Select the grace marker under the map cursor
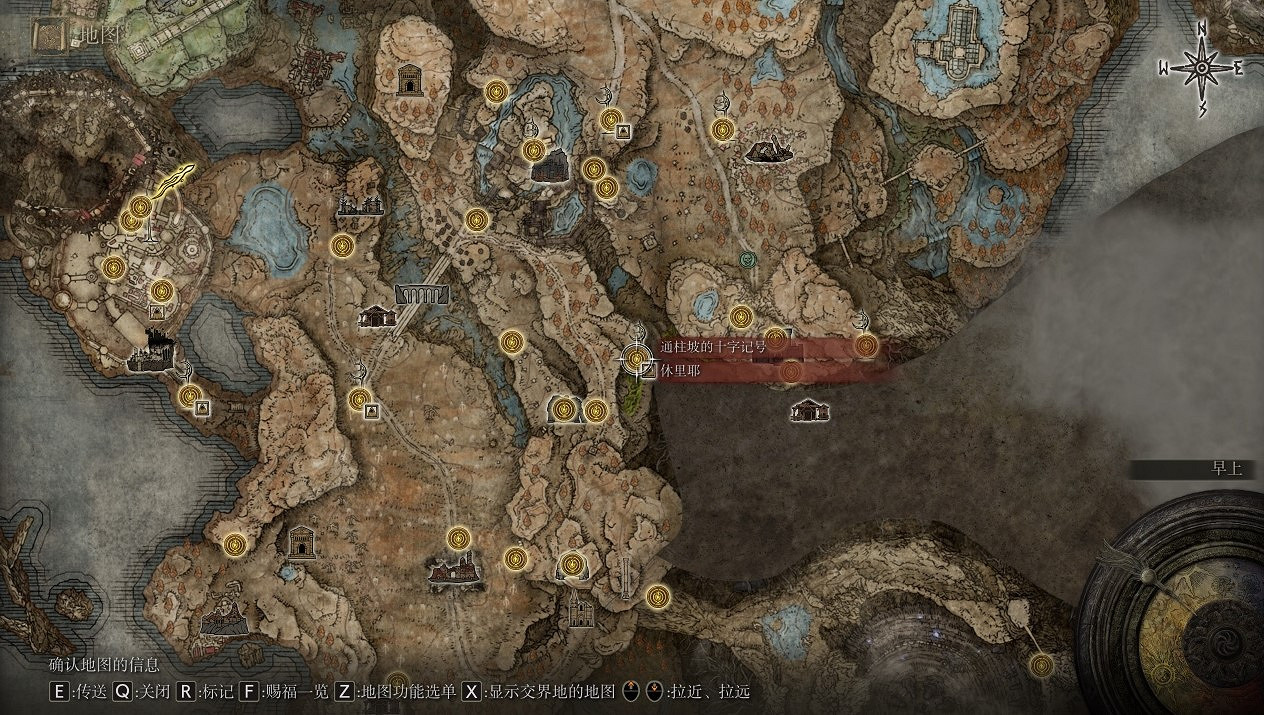1264x715 pixels. (x=636, y=357)
